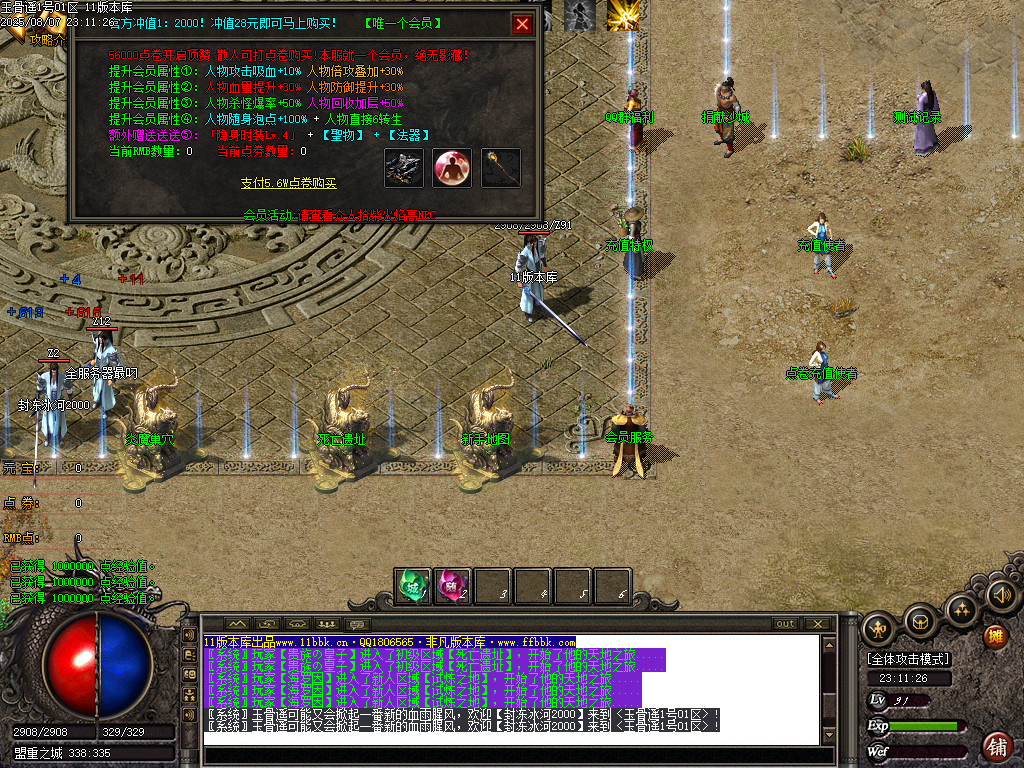Click the 支付5.6W点券购买 purchase link
This screenshot has height=768, width=1024.
tap(289, 183)
